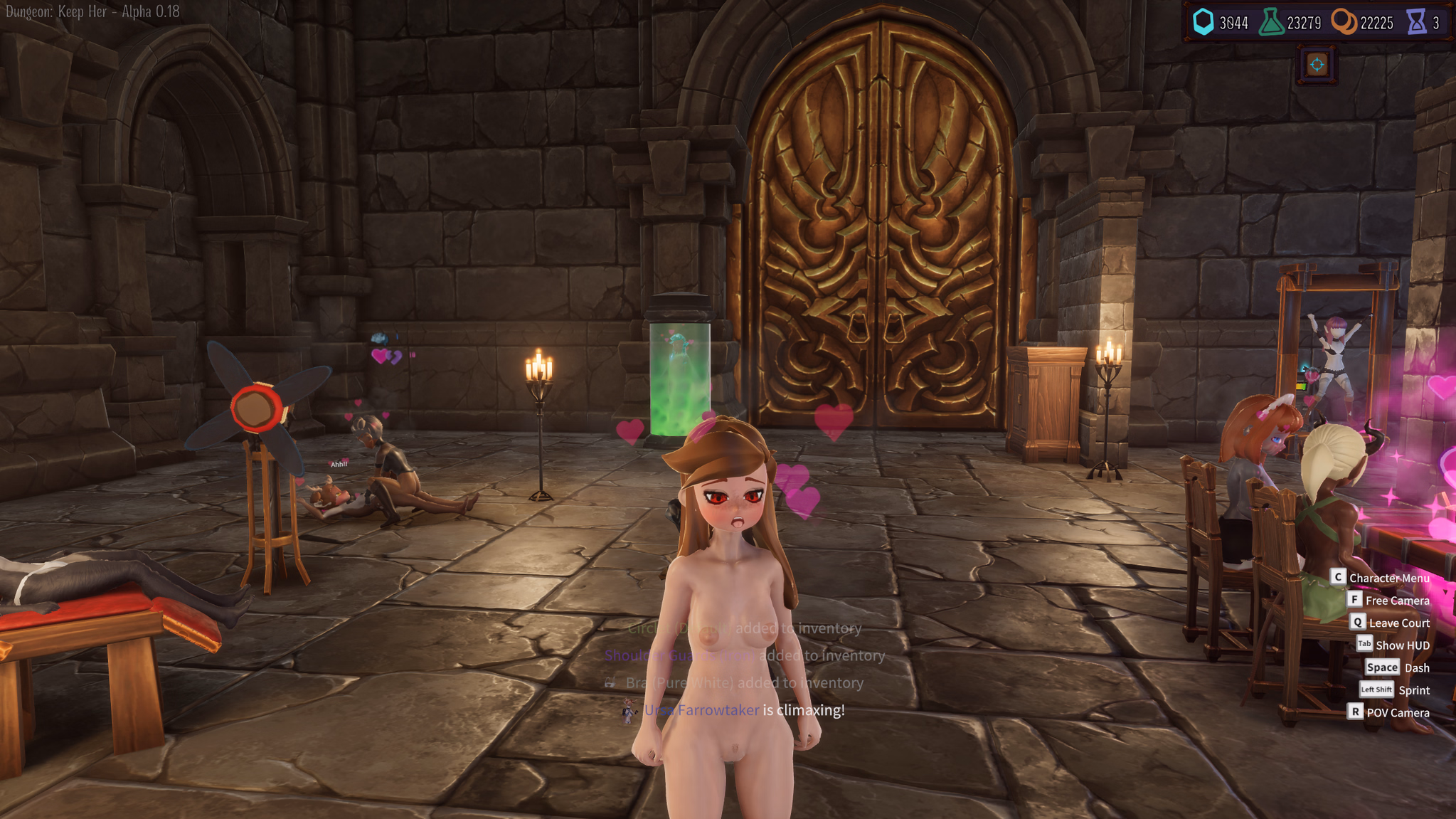Click the C key icon for Character Menu

(1337, 577)
